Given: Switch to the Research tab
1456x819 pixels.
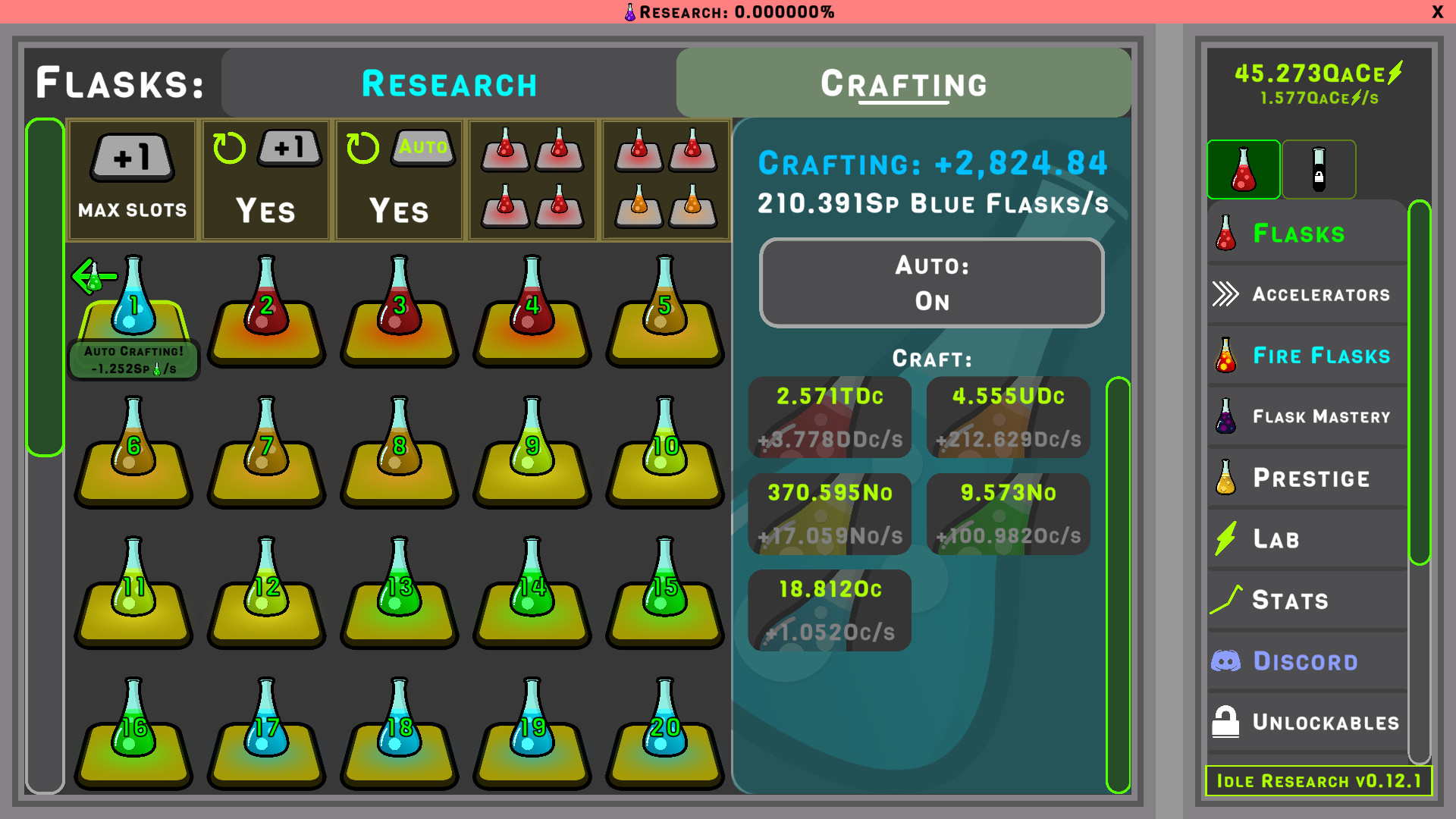Looking at the screenshot, I should coord(449,83).
